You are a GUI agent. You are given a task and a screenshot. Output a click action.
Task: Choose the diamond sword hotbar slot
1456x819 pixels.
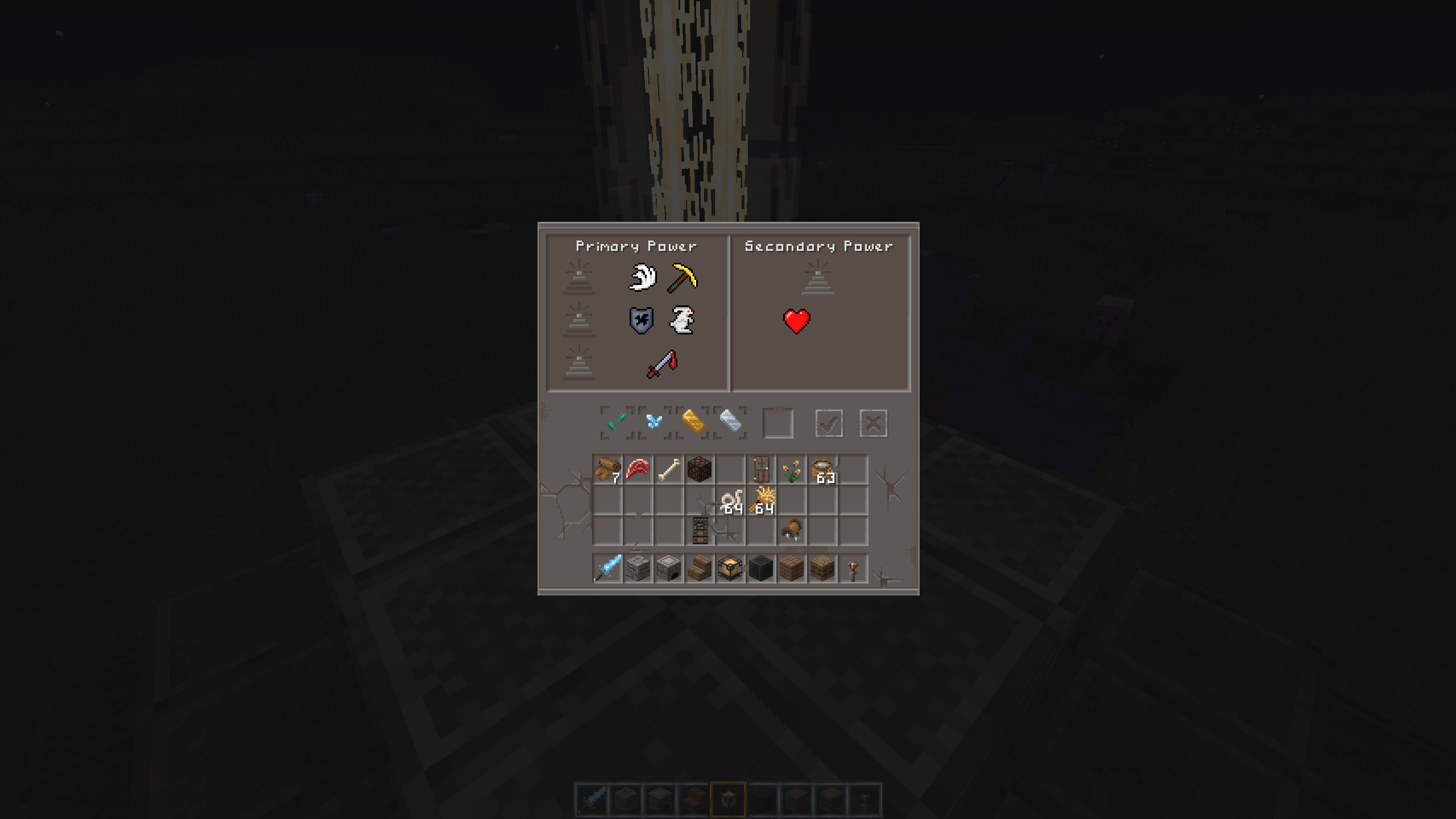point(607,568)
